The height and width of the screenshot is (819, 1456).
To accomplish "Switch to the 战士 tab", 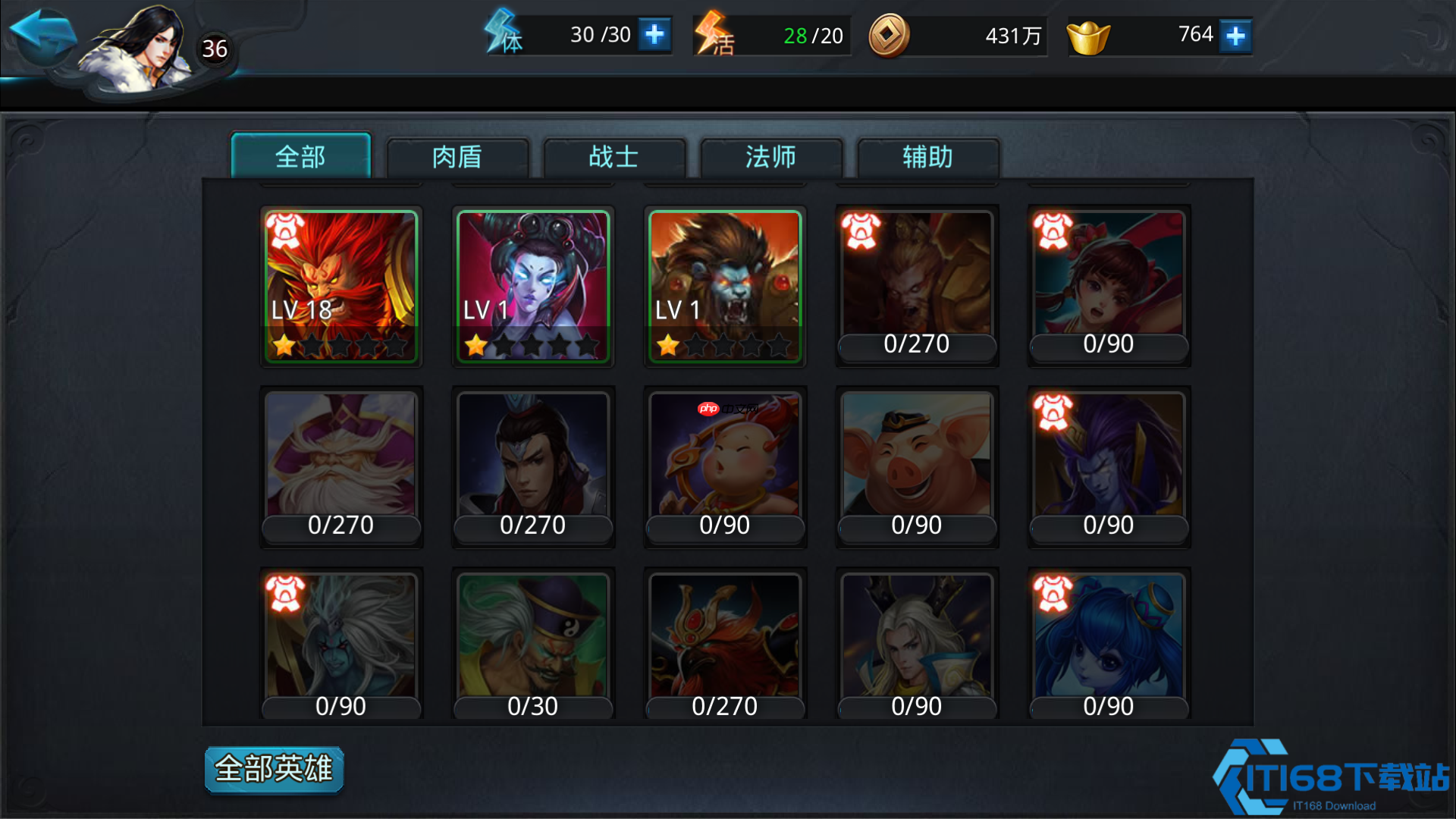I will 614,157.
